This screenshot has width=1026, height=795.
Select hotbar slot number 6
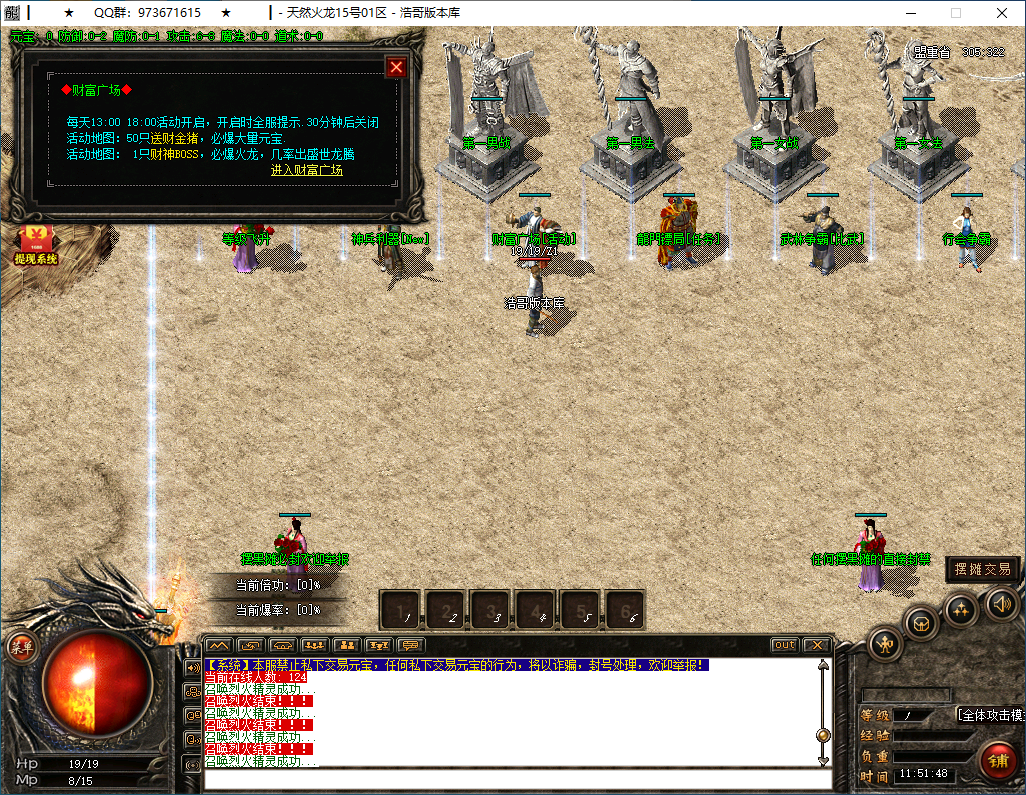(x=624, y=610)
